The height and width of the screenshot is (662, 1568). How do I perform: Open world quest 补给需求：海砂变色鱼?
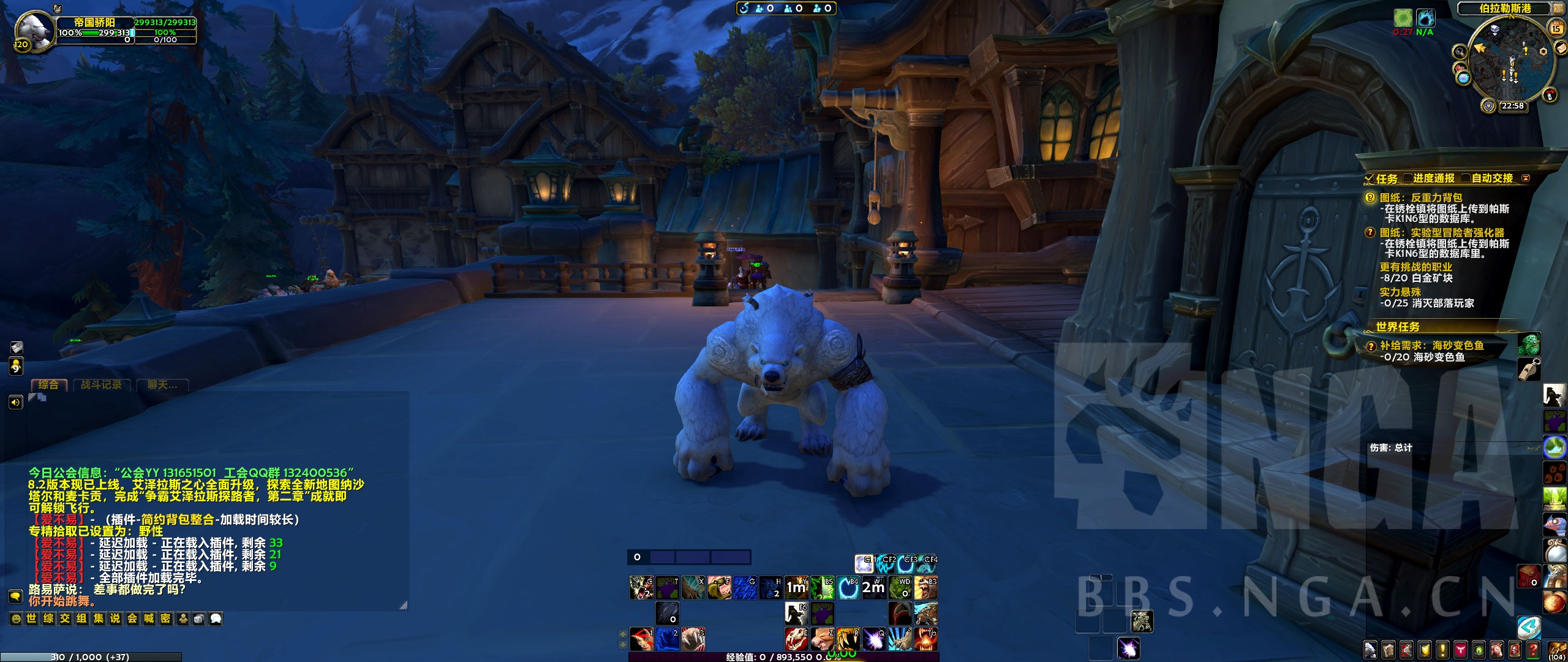pos(1431,346)
